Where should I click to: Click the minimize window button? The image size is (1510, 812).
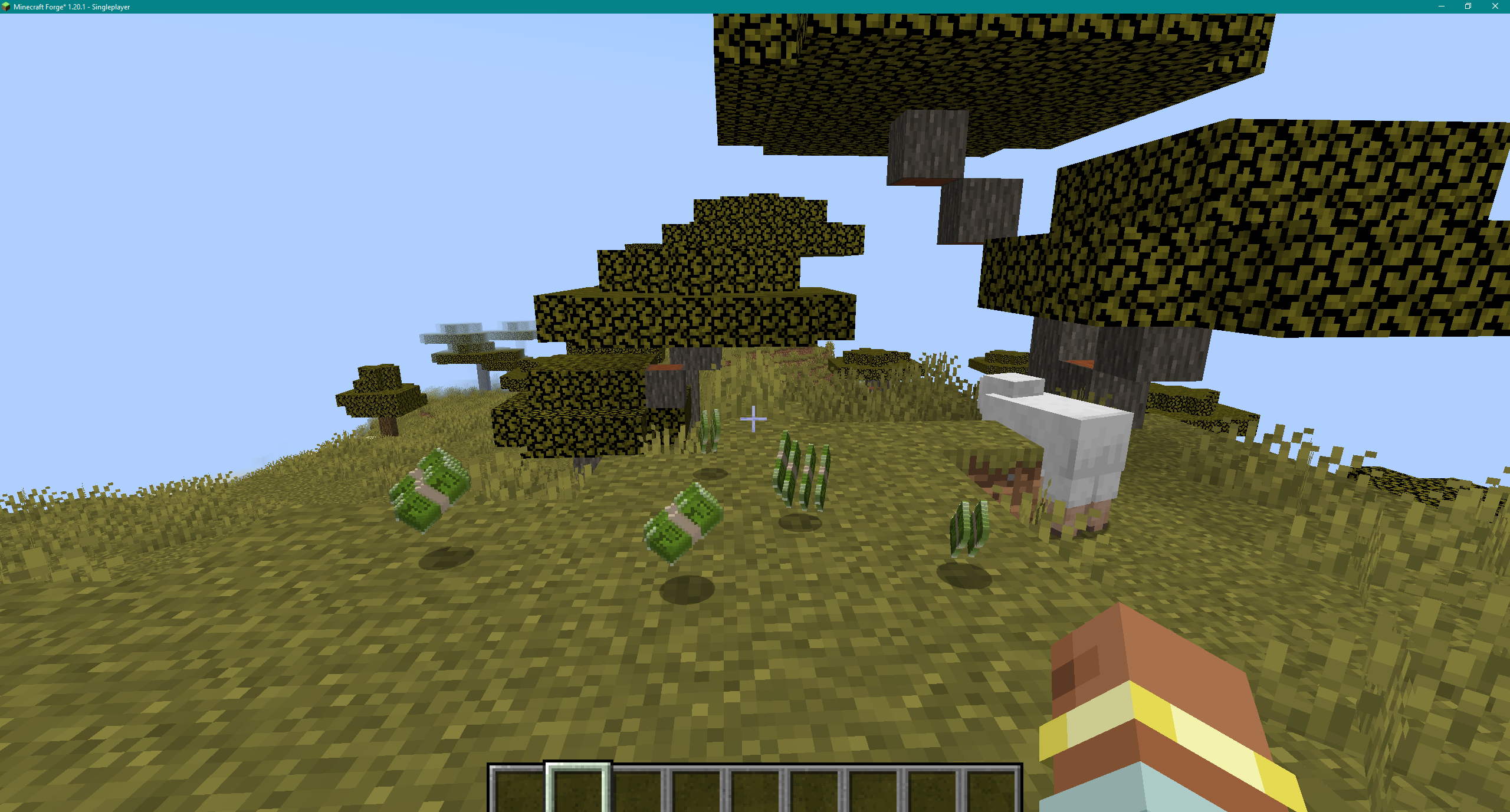point(1441,6)
